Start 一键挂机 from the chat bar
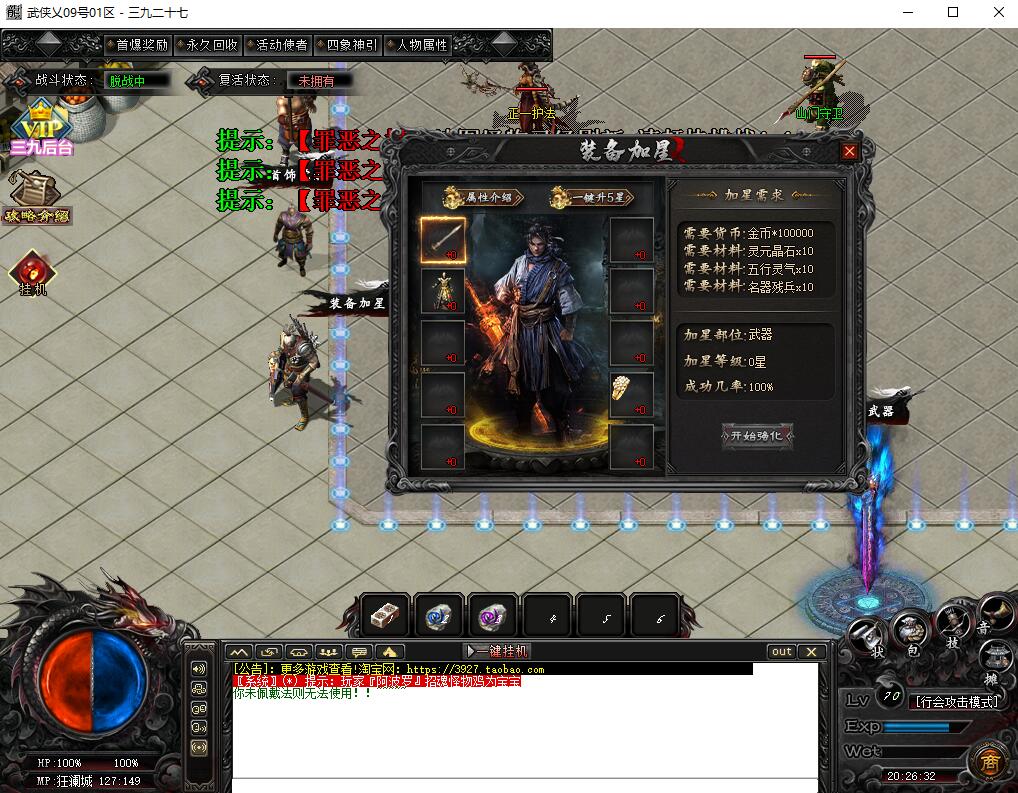Image resolution: width=1018 pixels, height=793 pixels. [497, 651]
